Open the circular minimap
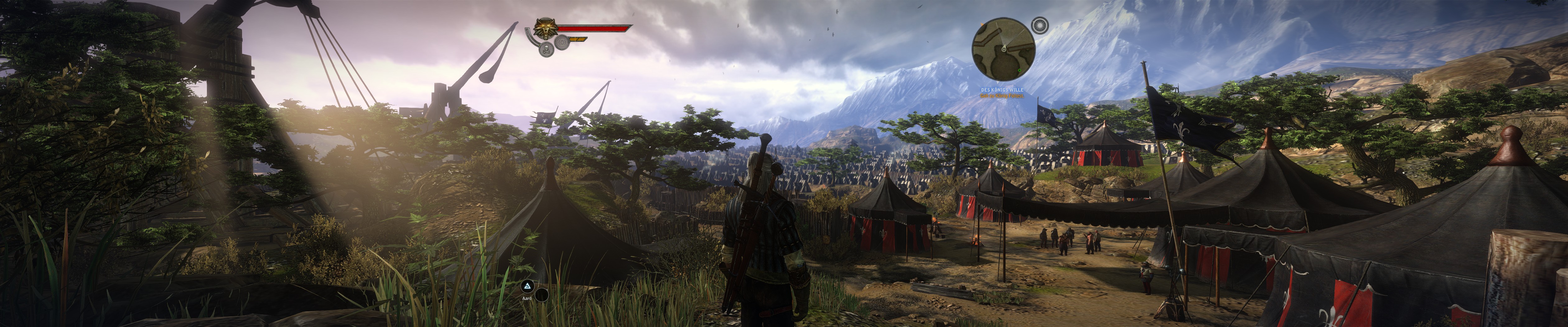This screenshot has height=327, width=1568. coord(1003,49)
